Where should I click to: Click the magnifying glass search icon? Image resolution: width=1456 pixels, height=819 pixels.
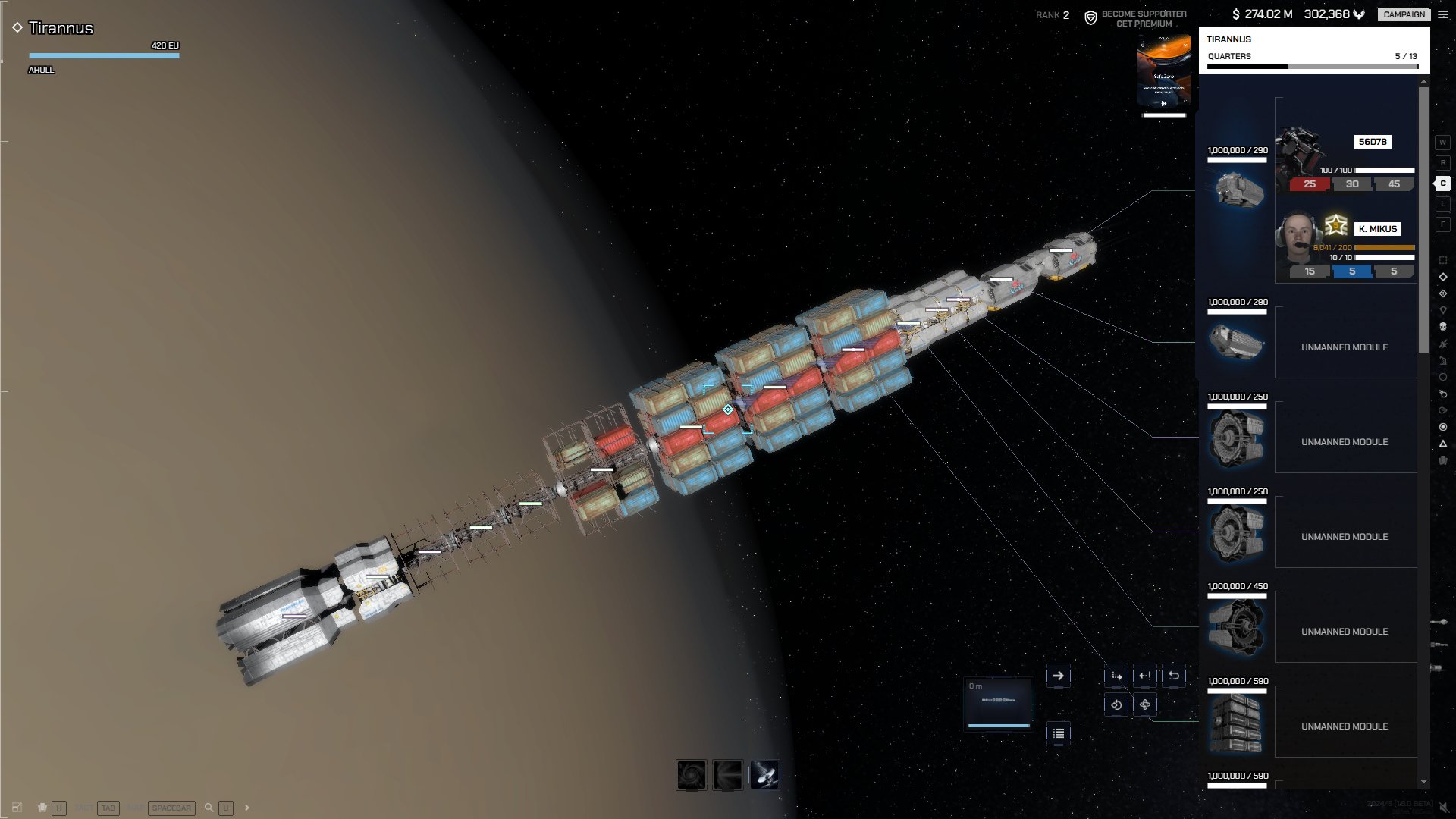coord(209,808)
